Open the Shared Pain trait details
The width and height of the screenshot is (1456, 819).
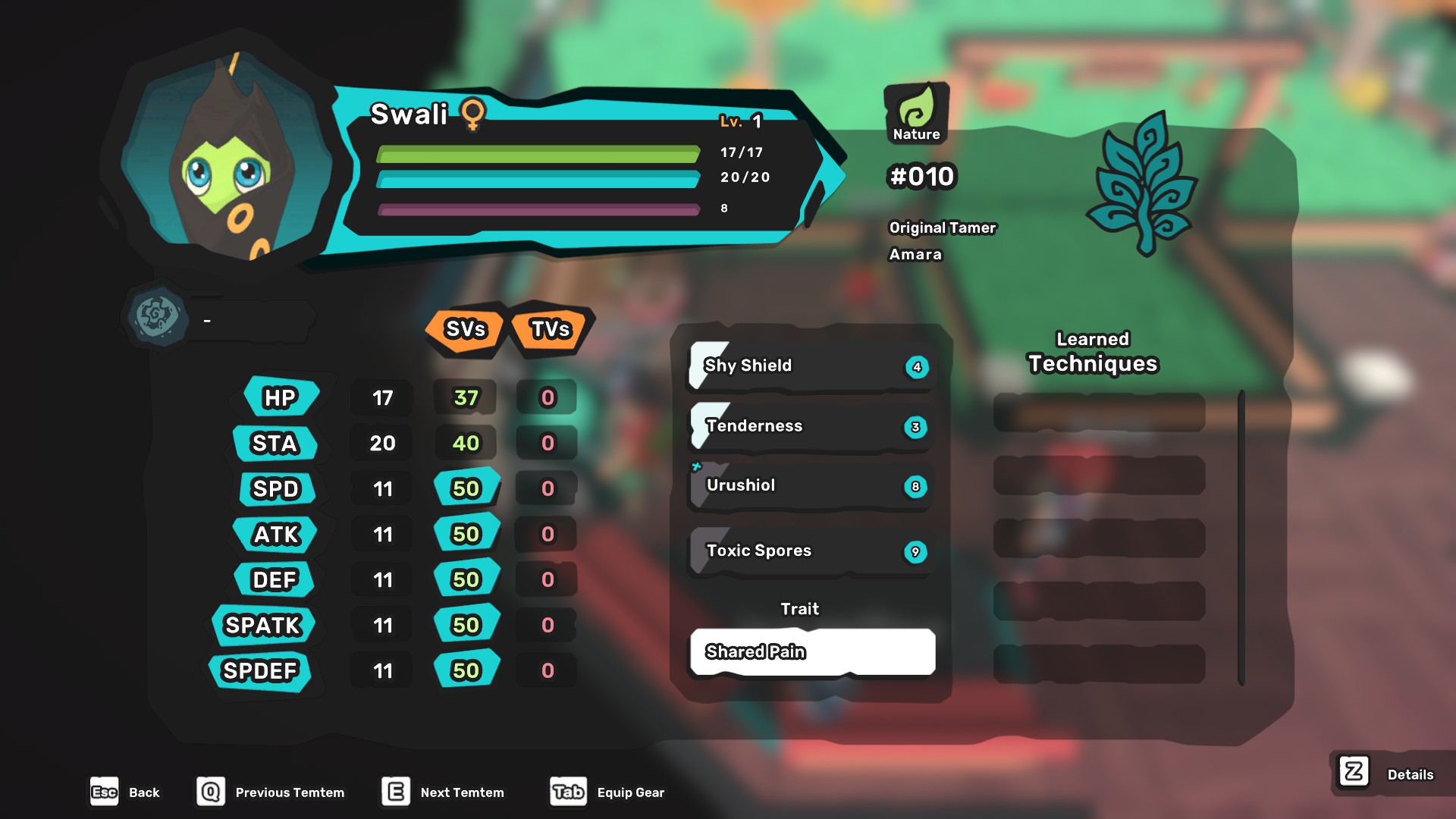click(x=811, y=651)
